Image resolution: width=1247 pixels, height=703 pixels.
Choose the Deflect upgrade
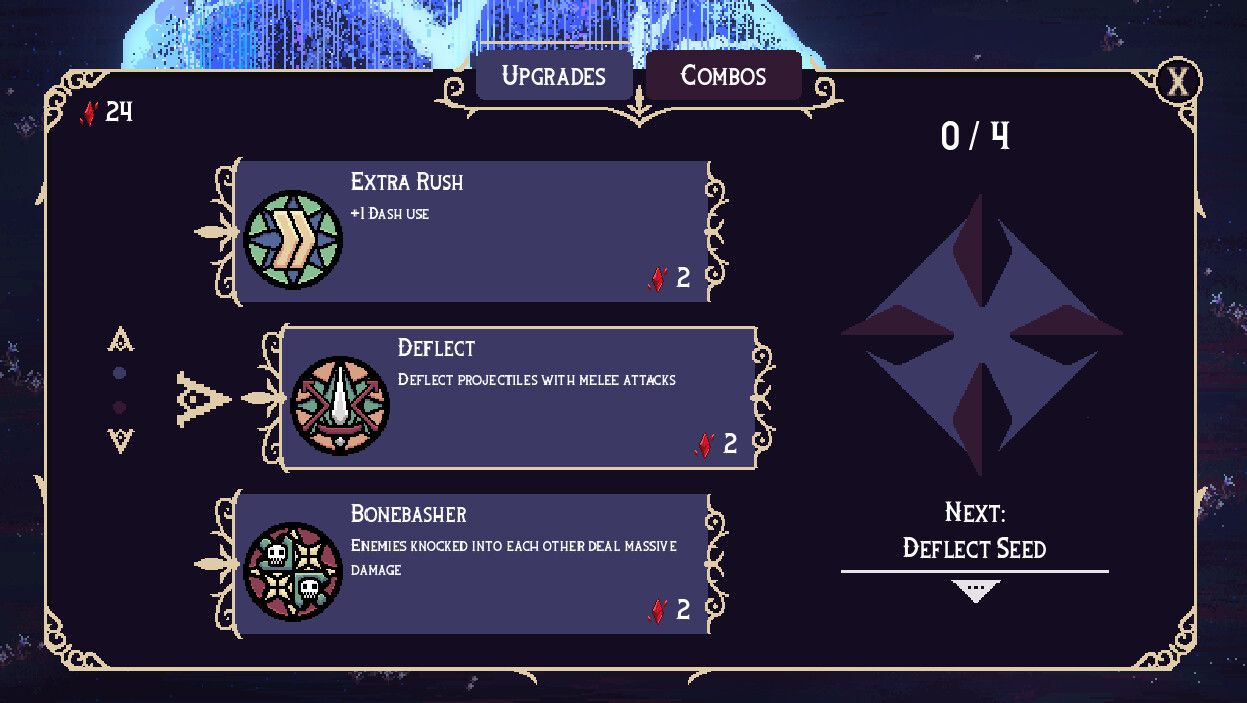coord(518,397)
